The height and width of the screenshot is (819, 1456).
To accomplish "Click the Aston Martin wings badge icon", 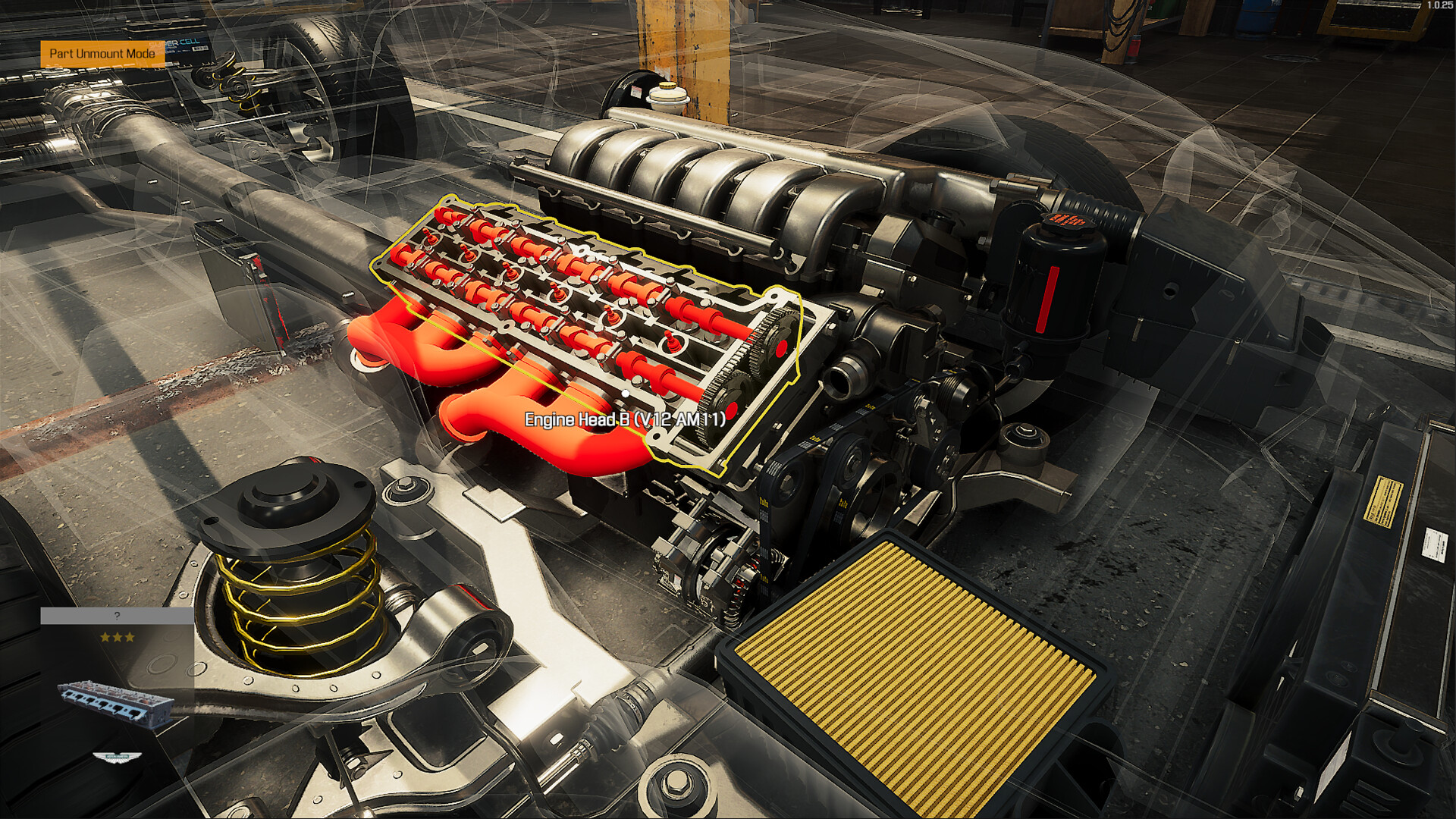I will [x=118, y=758].
